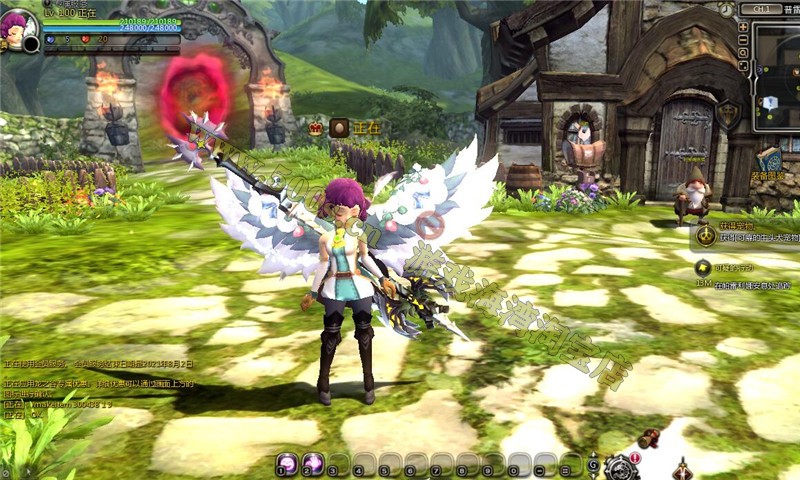Viewport: 800px width, 480px height.
Task: Click the purple-haired character portrait
Action: 19,25
